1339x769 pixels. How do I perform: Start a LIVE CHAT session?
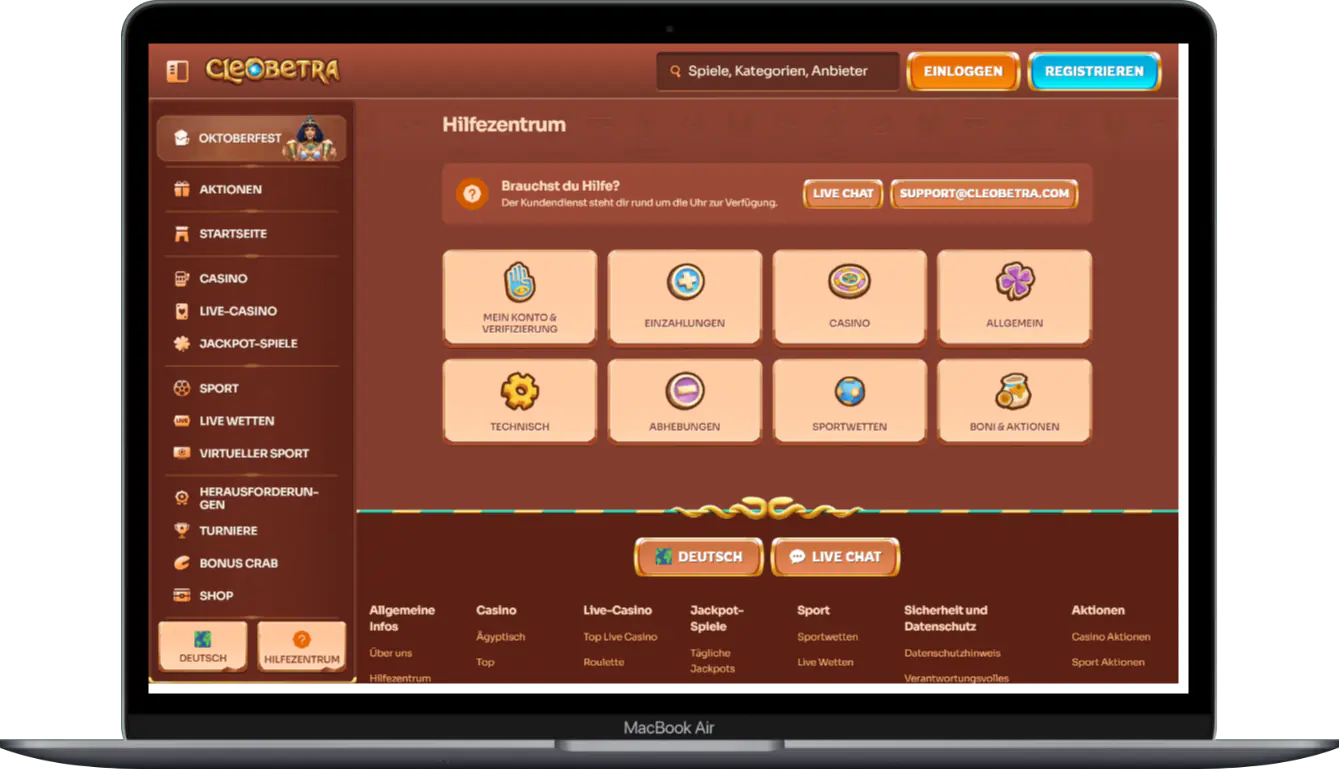[x=842, y=194]
